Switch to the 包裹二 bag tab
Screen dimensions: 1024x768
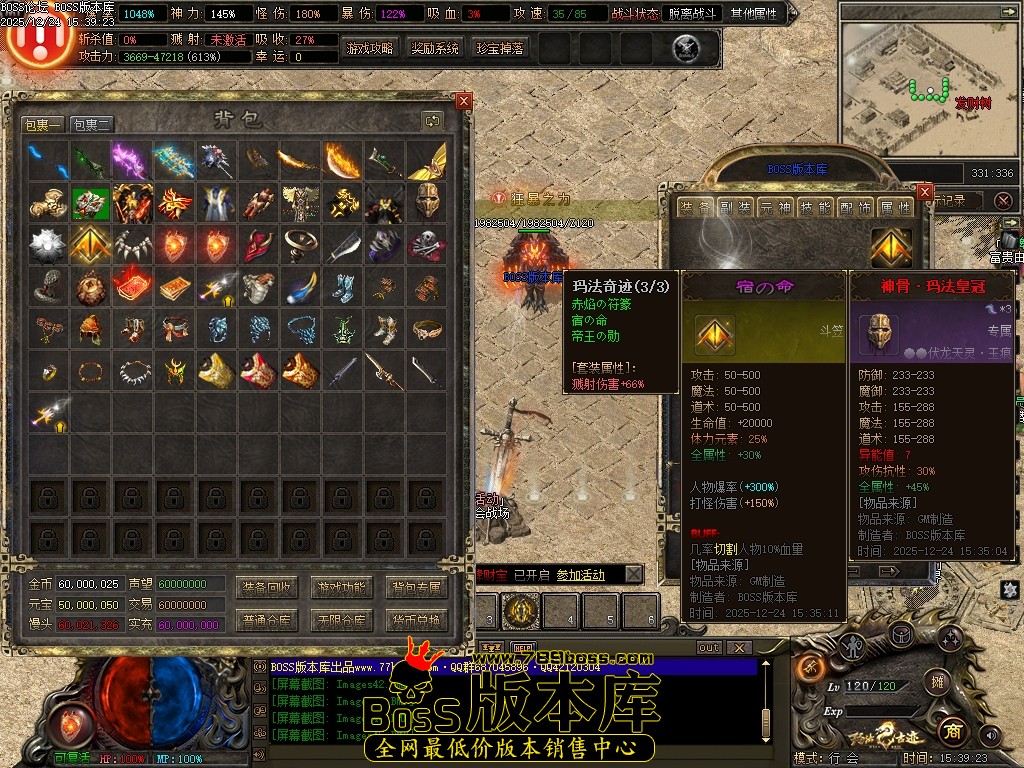(92, 125)
